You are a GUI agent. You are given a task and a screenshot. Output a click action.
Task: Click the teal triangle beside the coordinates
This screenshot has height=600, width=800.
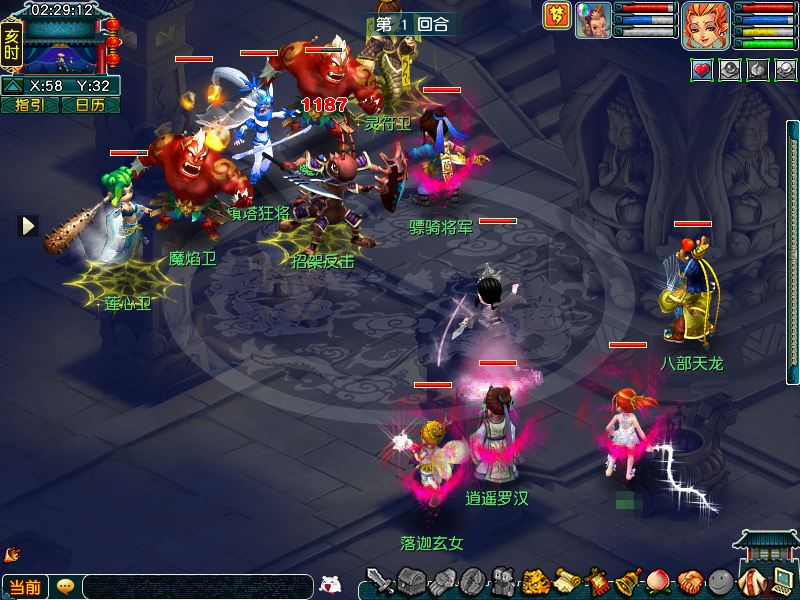tap(13, 86)
